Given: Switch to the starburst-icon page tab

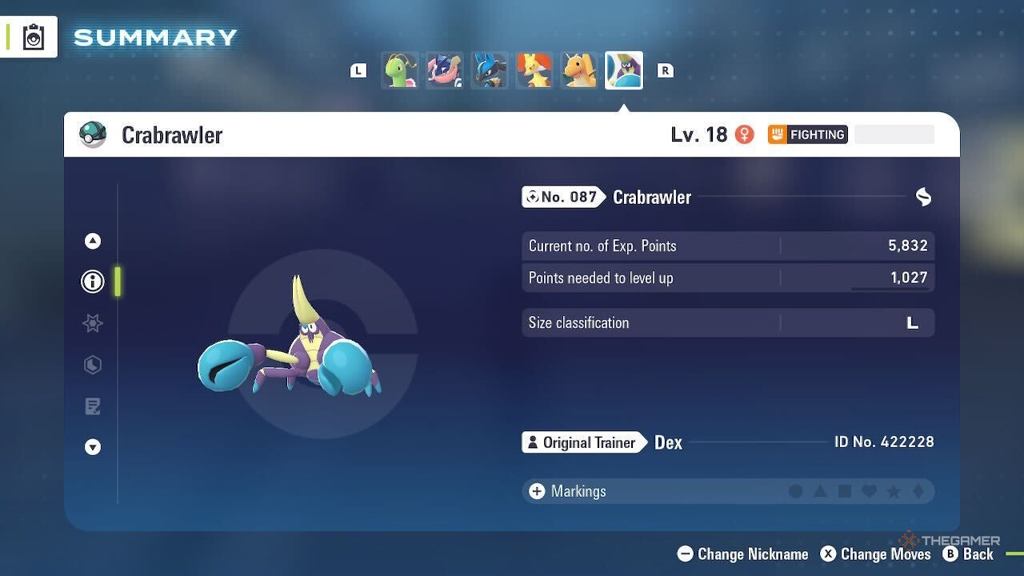Looking at the screenshot, I should 93,323.
